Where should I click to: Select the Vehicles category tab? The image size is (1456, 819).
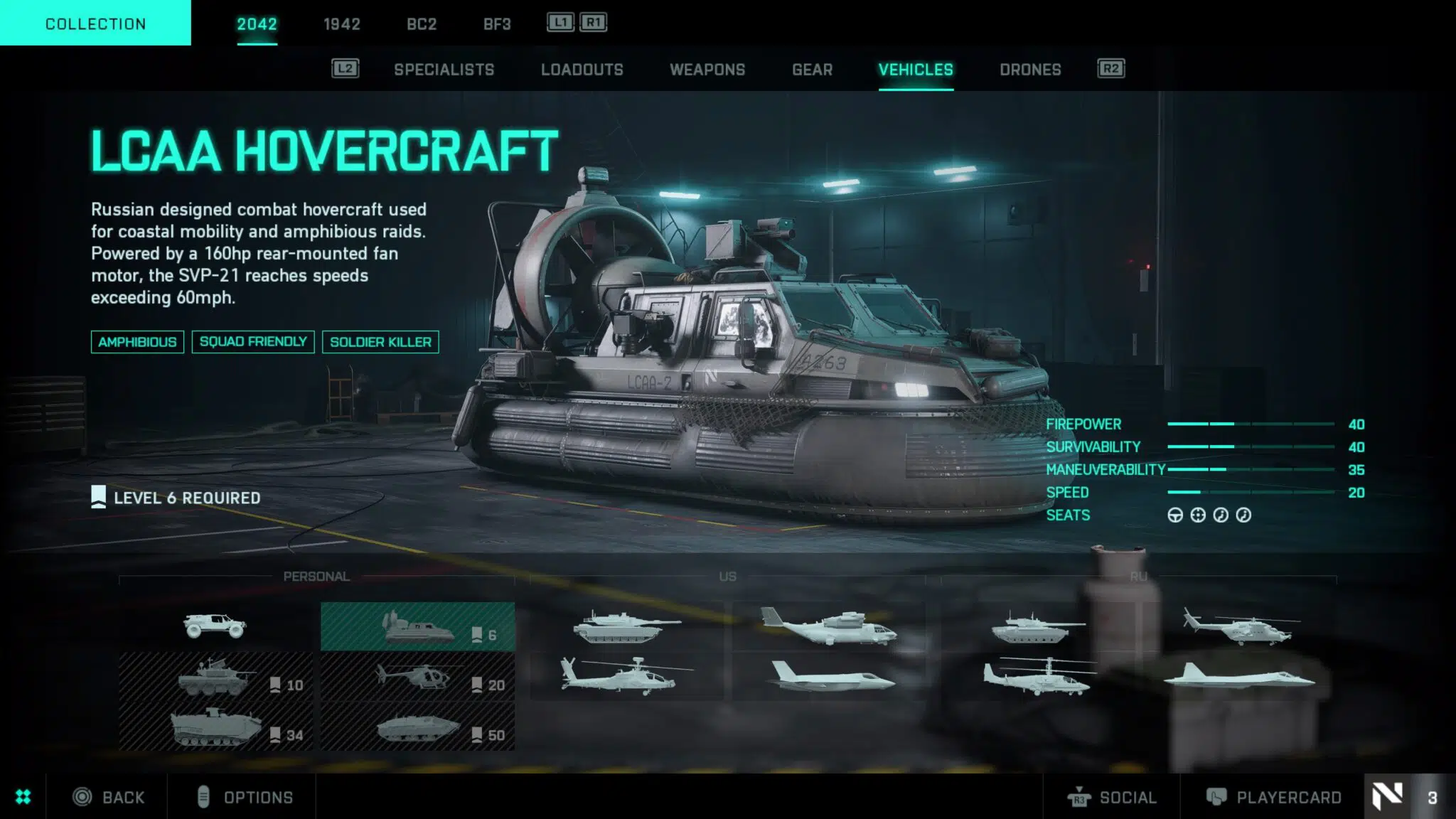pos(916,70)
